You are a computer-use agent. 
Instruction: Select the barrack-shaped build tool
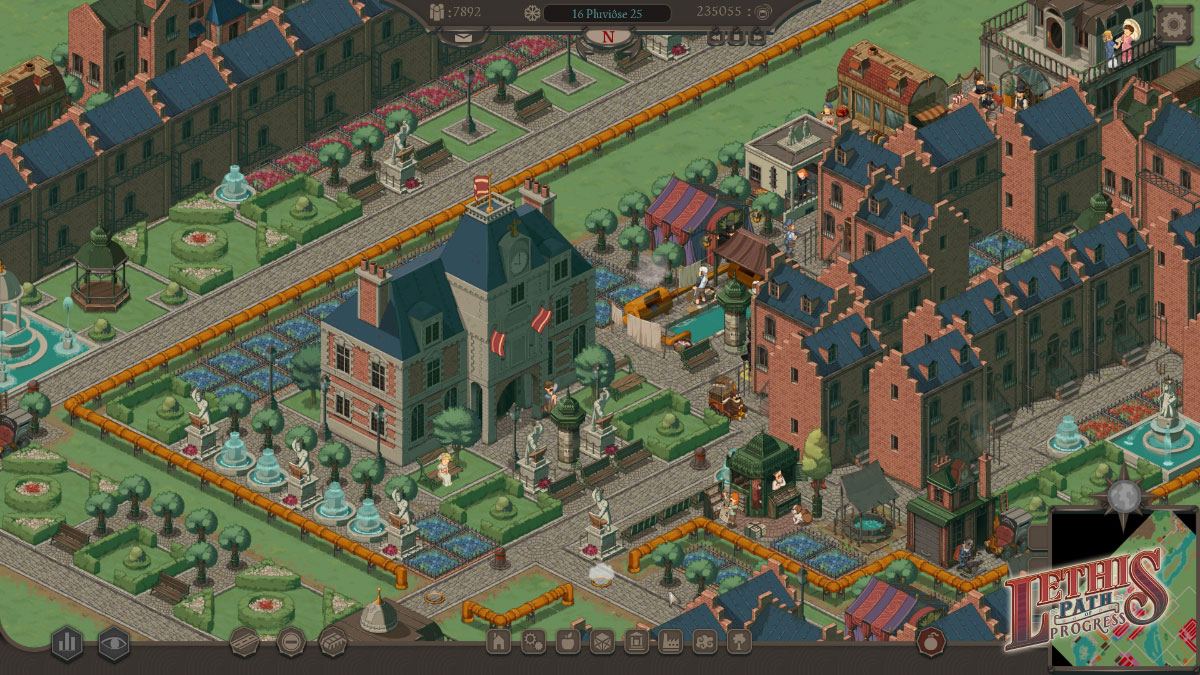pos(333,641)
